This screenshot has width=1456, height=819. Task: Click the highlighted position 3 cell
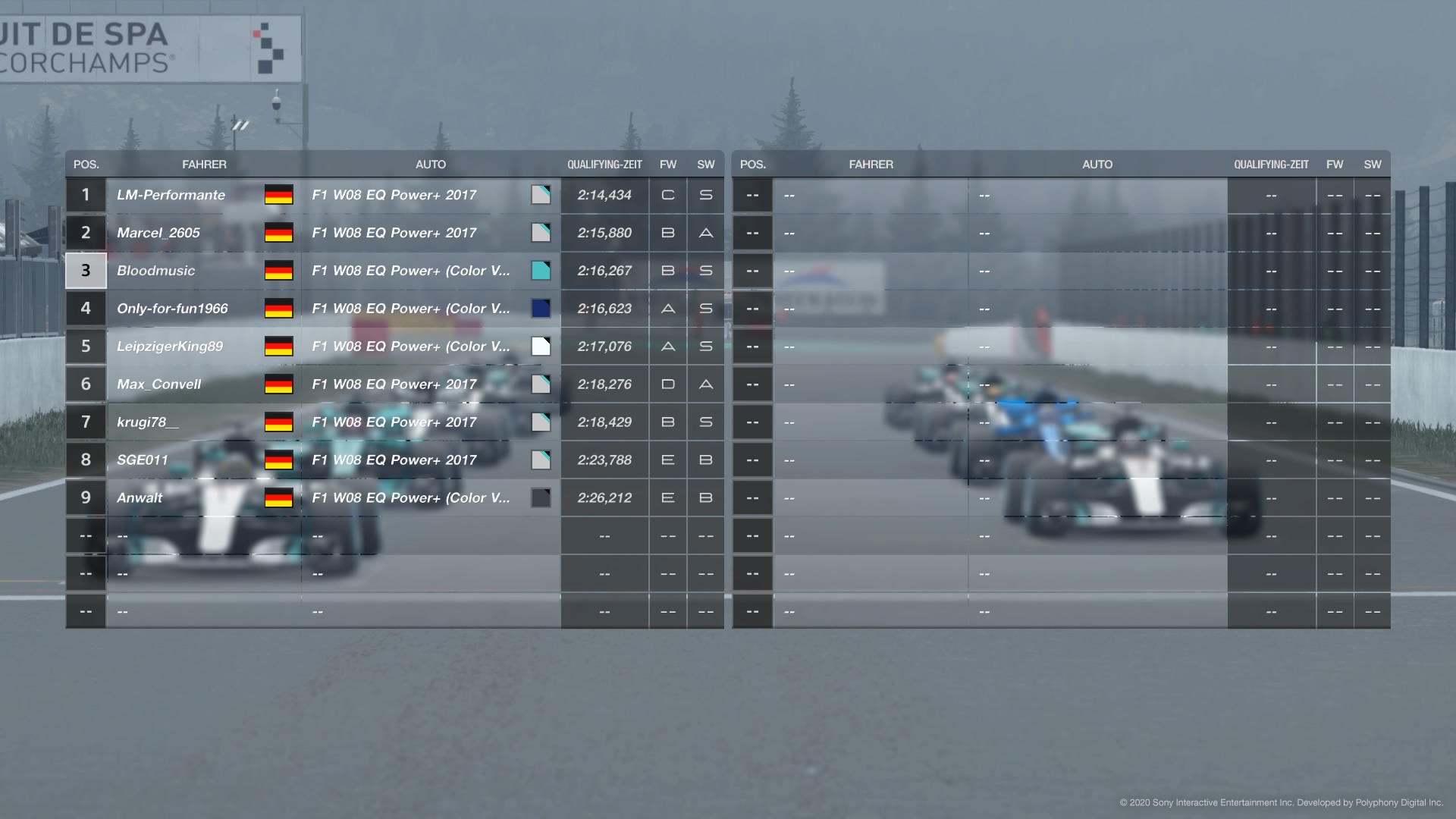pyautogui.click(x=85, y=271)
